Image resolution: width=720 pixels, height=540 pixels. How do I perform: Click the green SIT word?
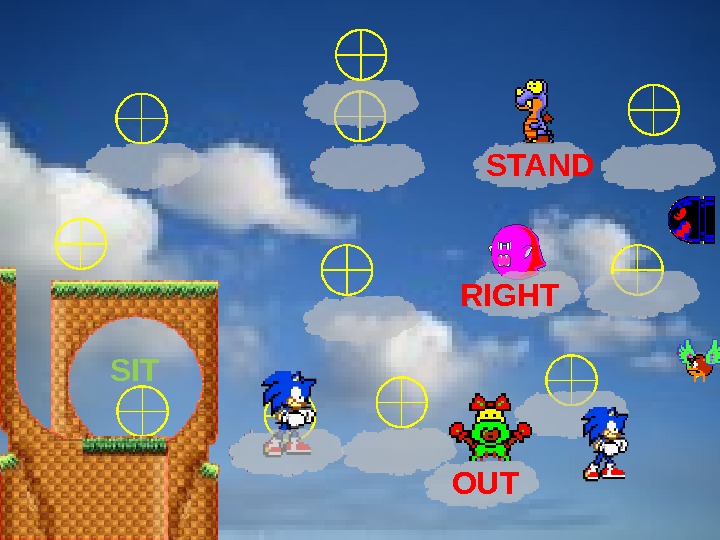(x=134, y=371)
